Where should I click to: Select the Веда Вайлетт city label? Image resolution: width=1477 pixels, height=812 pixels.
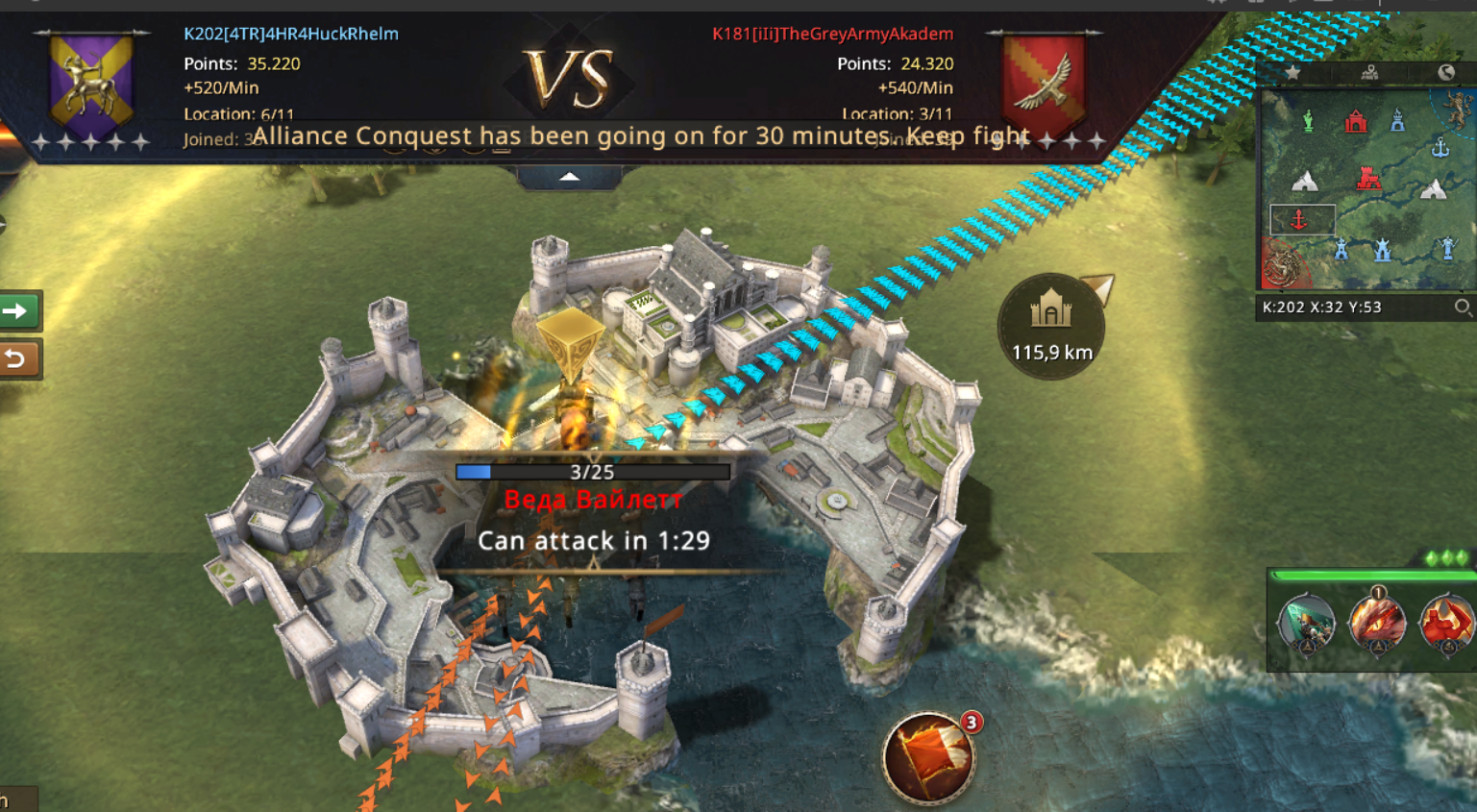coord(593,500)
